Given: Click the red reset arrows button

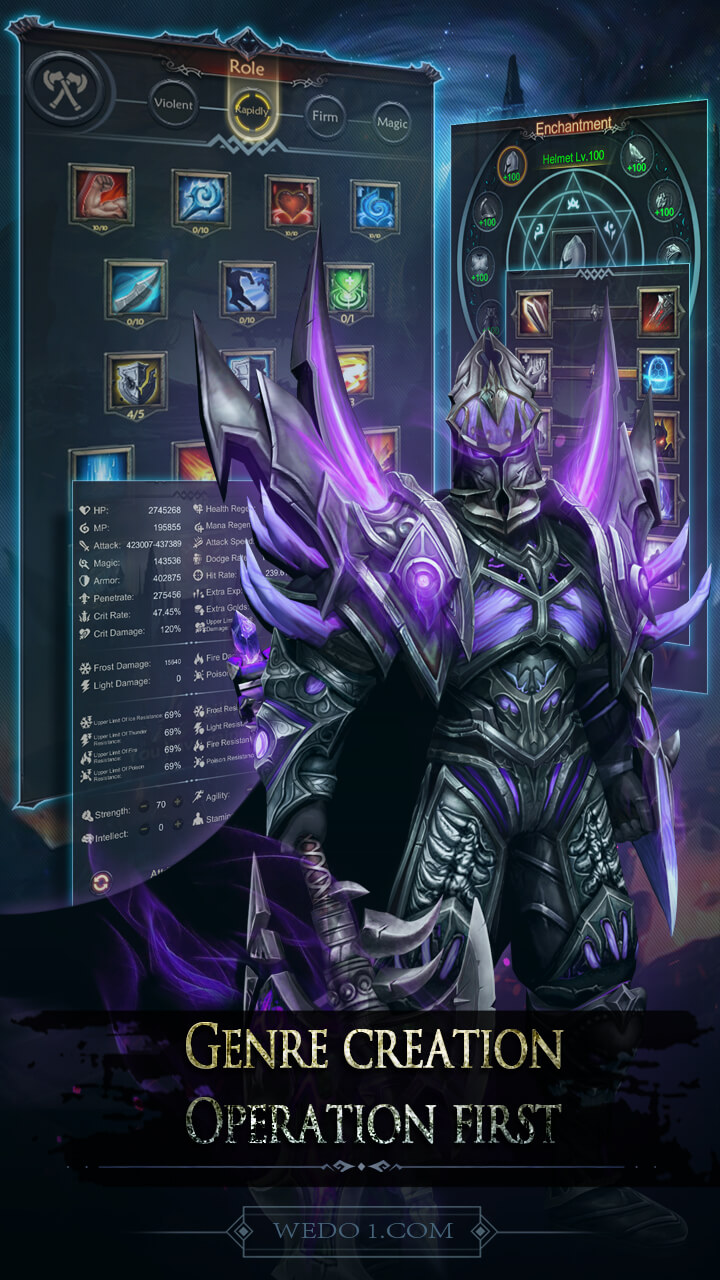Looking at the screenshot, I should [x=101, y=882].
